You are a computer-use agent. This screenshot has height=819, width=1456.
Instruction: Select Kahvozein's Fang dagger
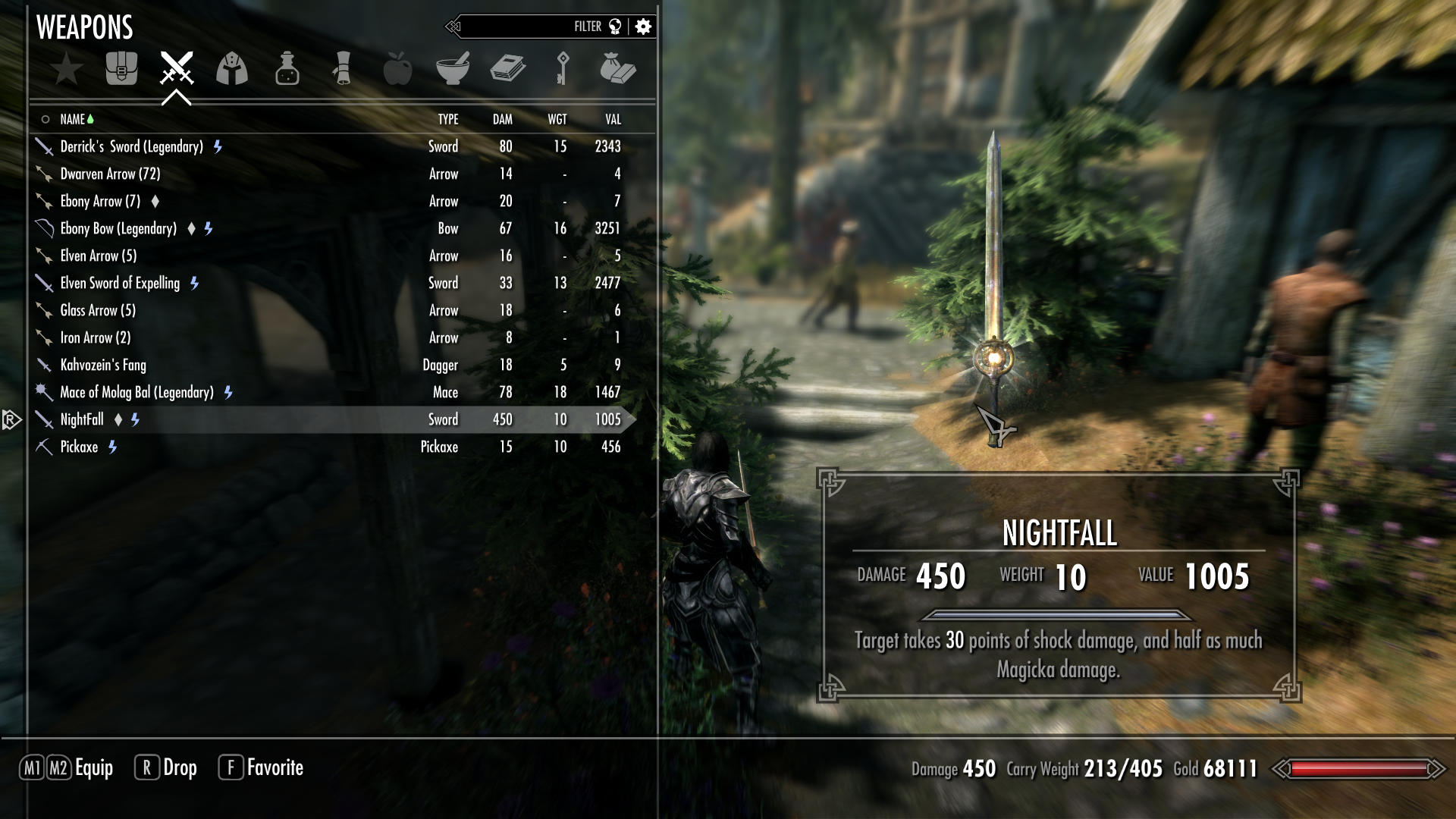pyautogui.click(x=103, y=365)
